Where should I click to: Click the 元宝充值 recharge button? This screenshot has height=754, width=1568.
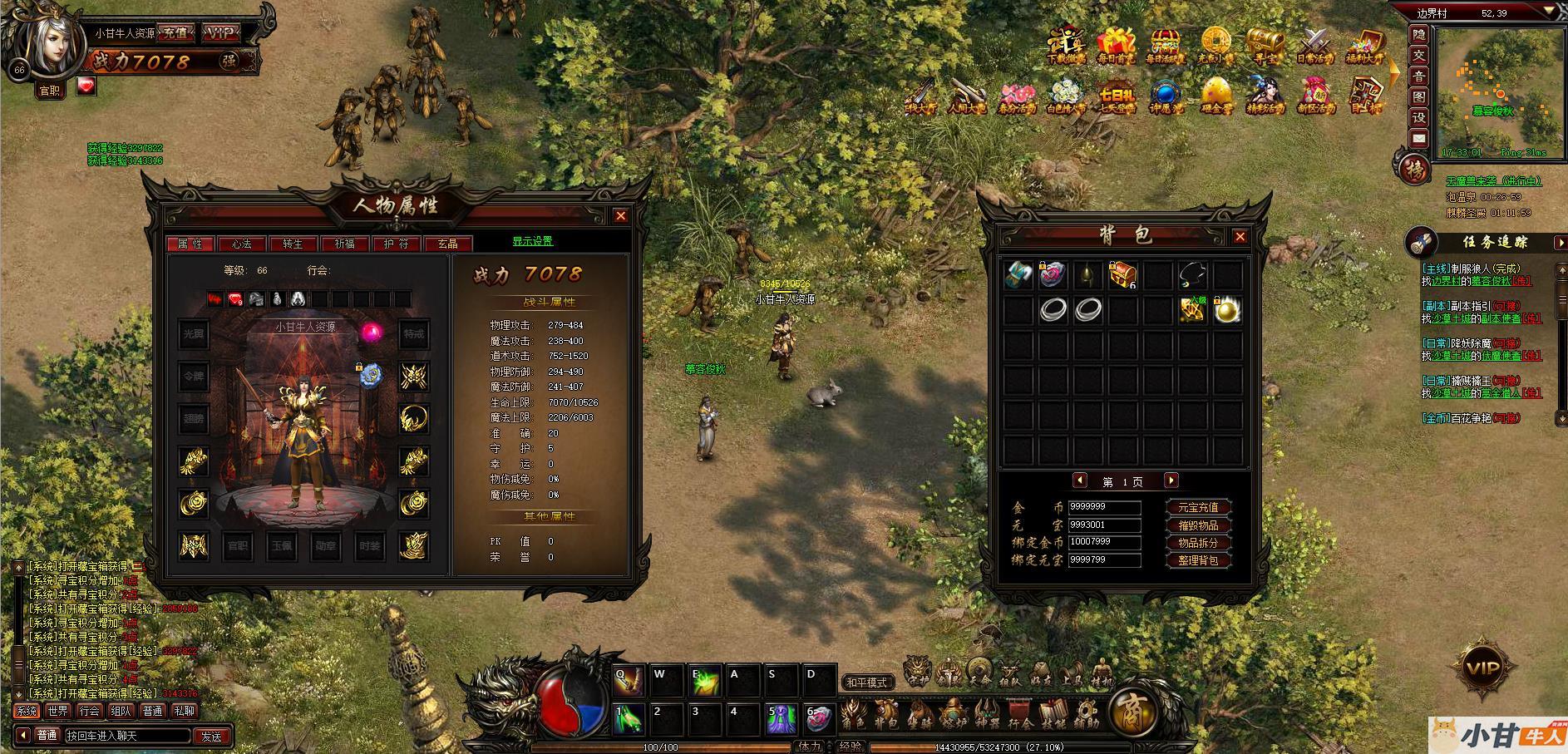[1197, 507]
